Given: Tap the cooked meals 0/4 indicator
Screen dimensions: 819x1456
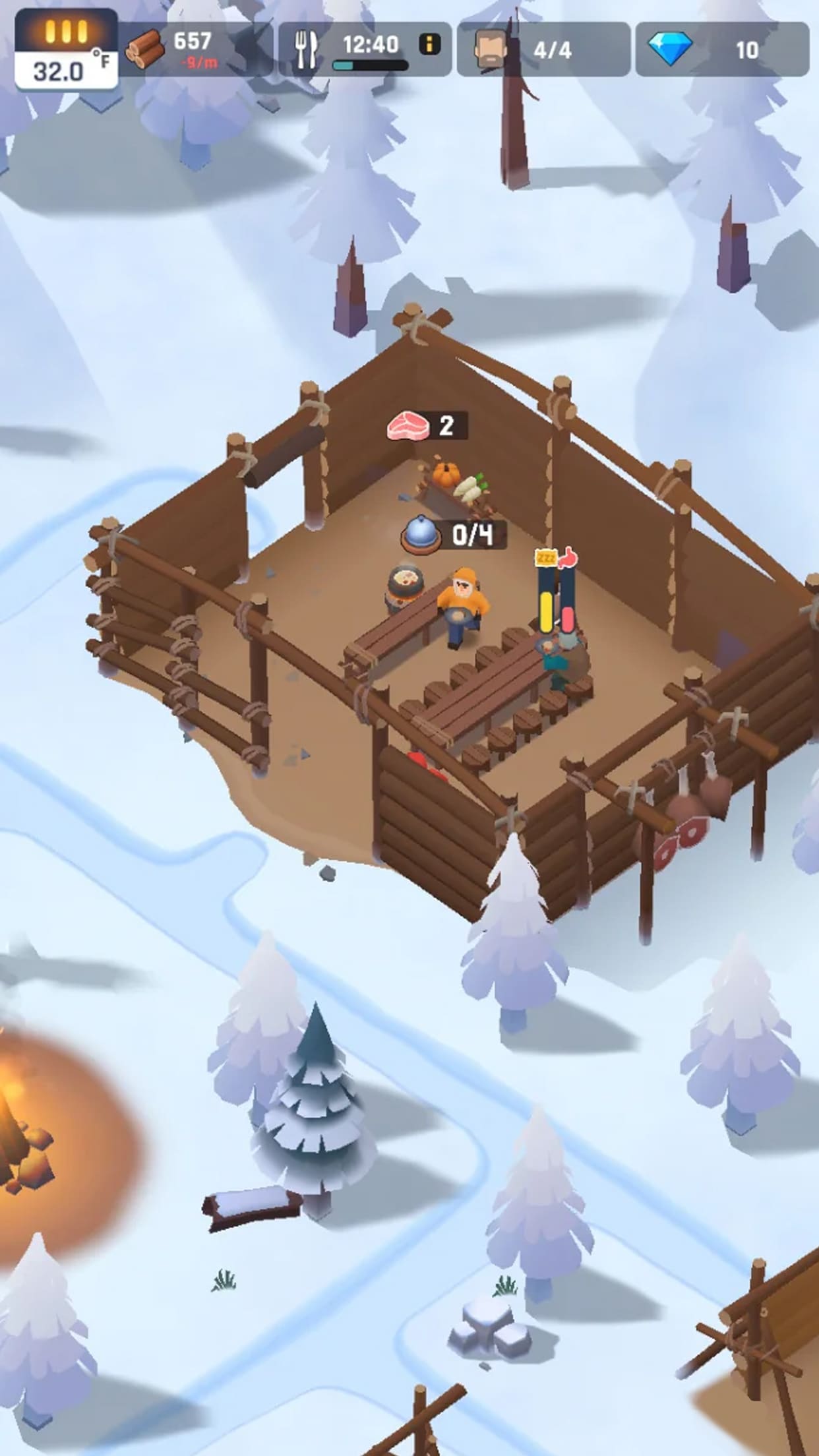Looking at the screenshot, I should (x=454, y=535).
